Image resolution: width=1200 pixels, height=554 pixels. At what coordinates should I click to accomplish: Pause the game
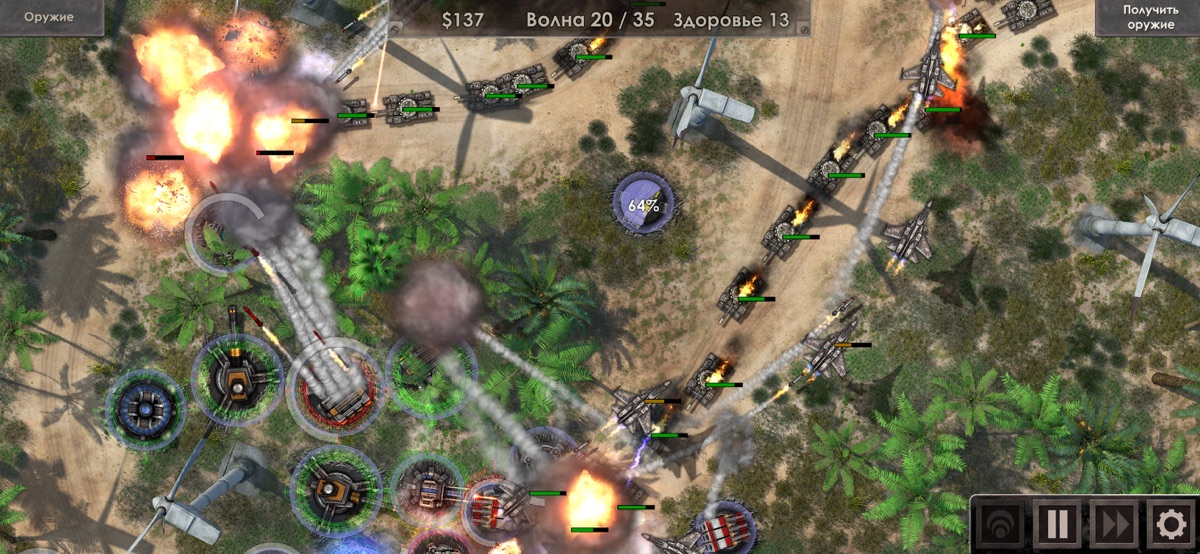[1058, 524]
